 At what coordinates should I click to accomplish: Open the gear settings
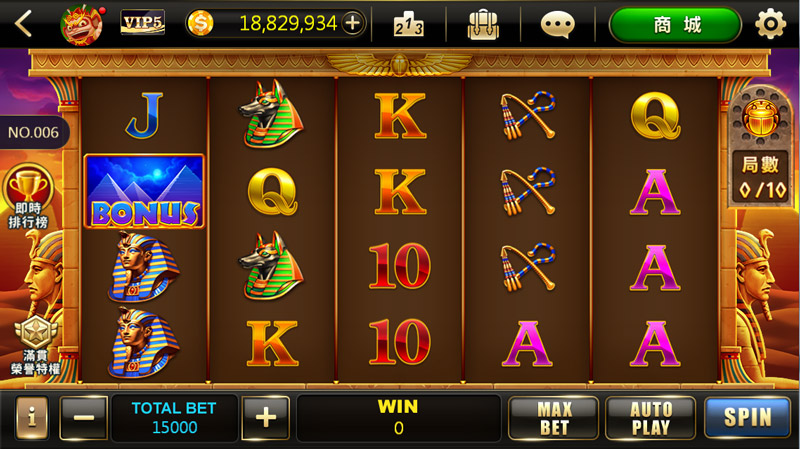[x=770, y=23]
